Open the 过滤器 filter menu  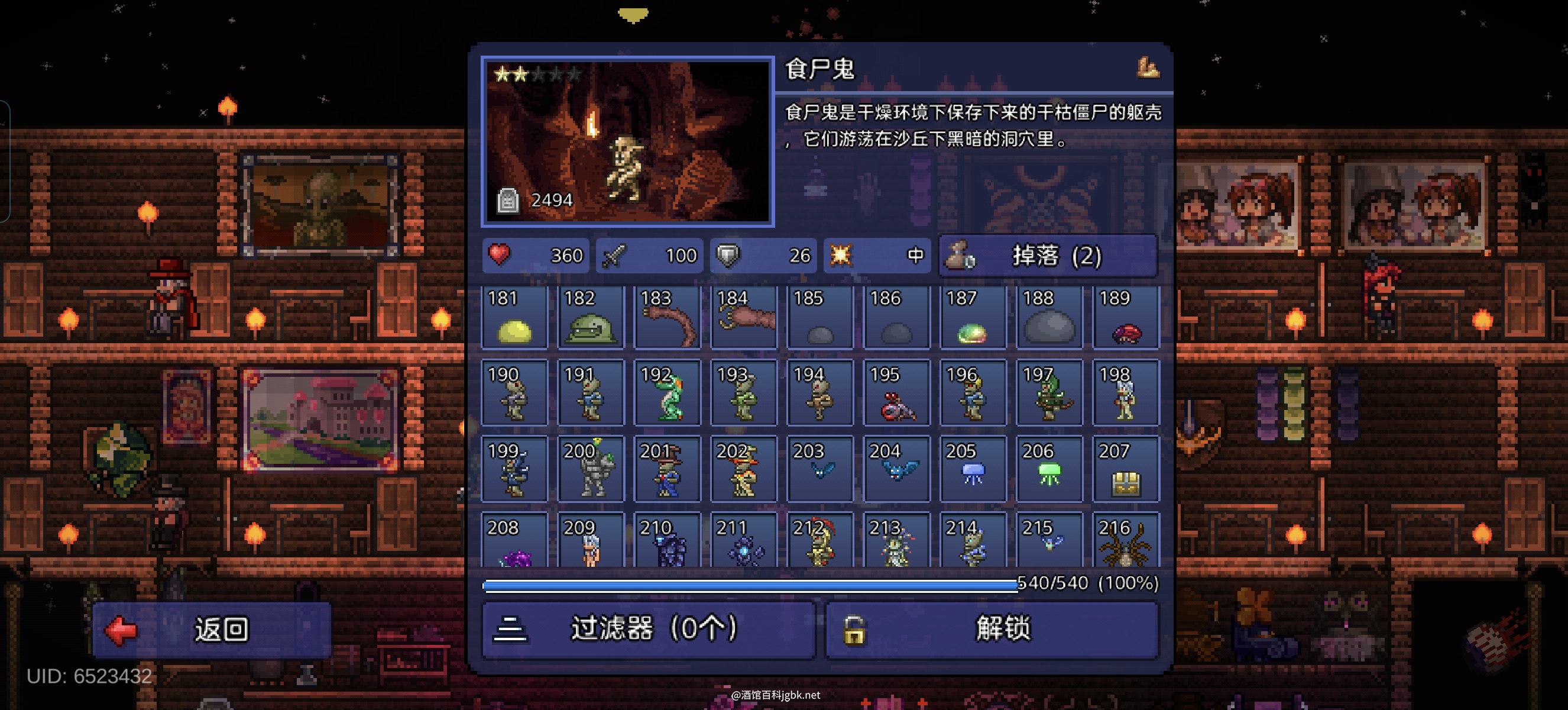point(647,629)
